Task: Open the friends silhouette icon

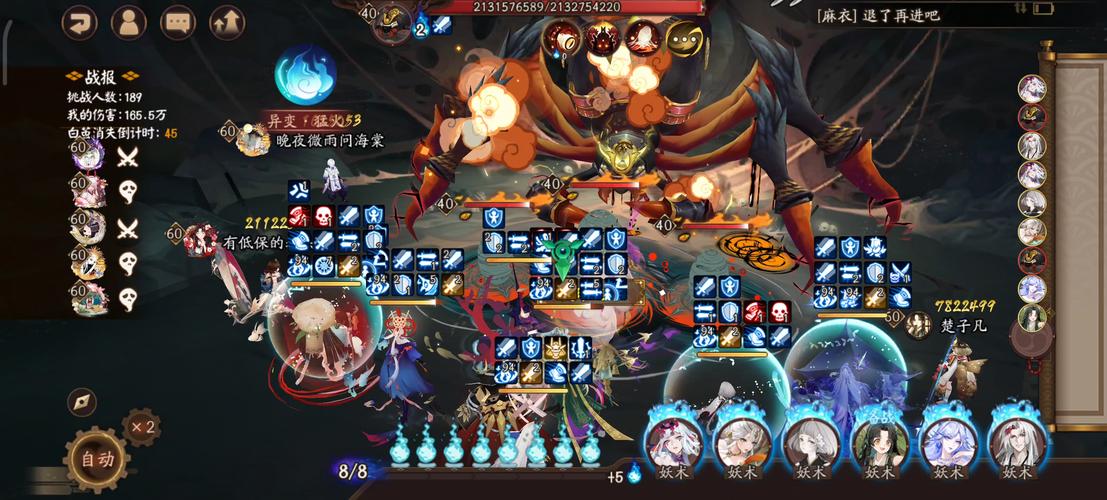Action: coord(128,22)
